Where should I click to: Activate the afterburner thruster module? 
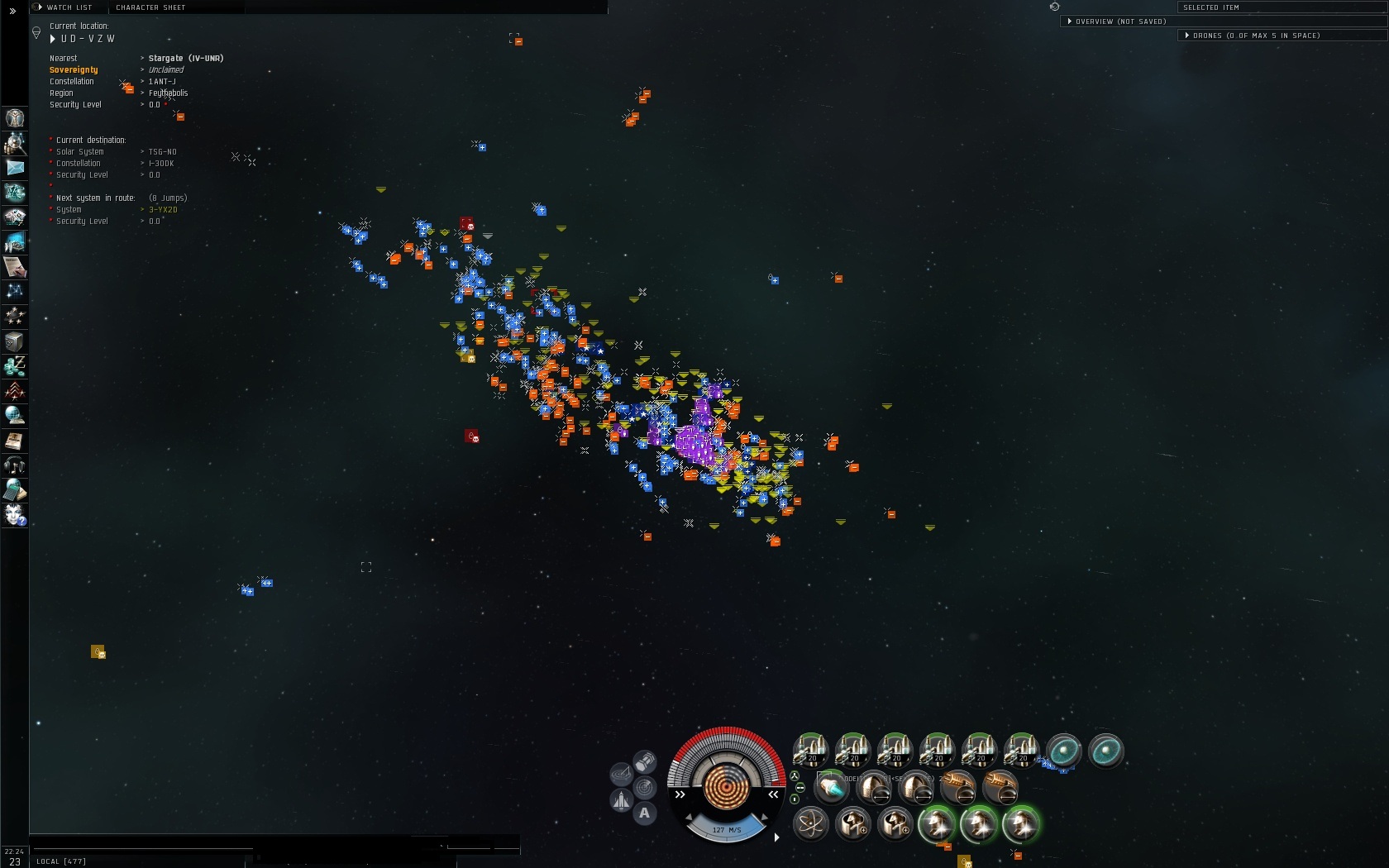click(x=830, y=788)
